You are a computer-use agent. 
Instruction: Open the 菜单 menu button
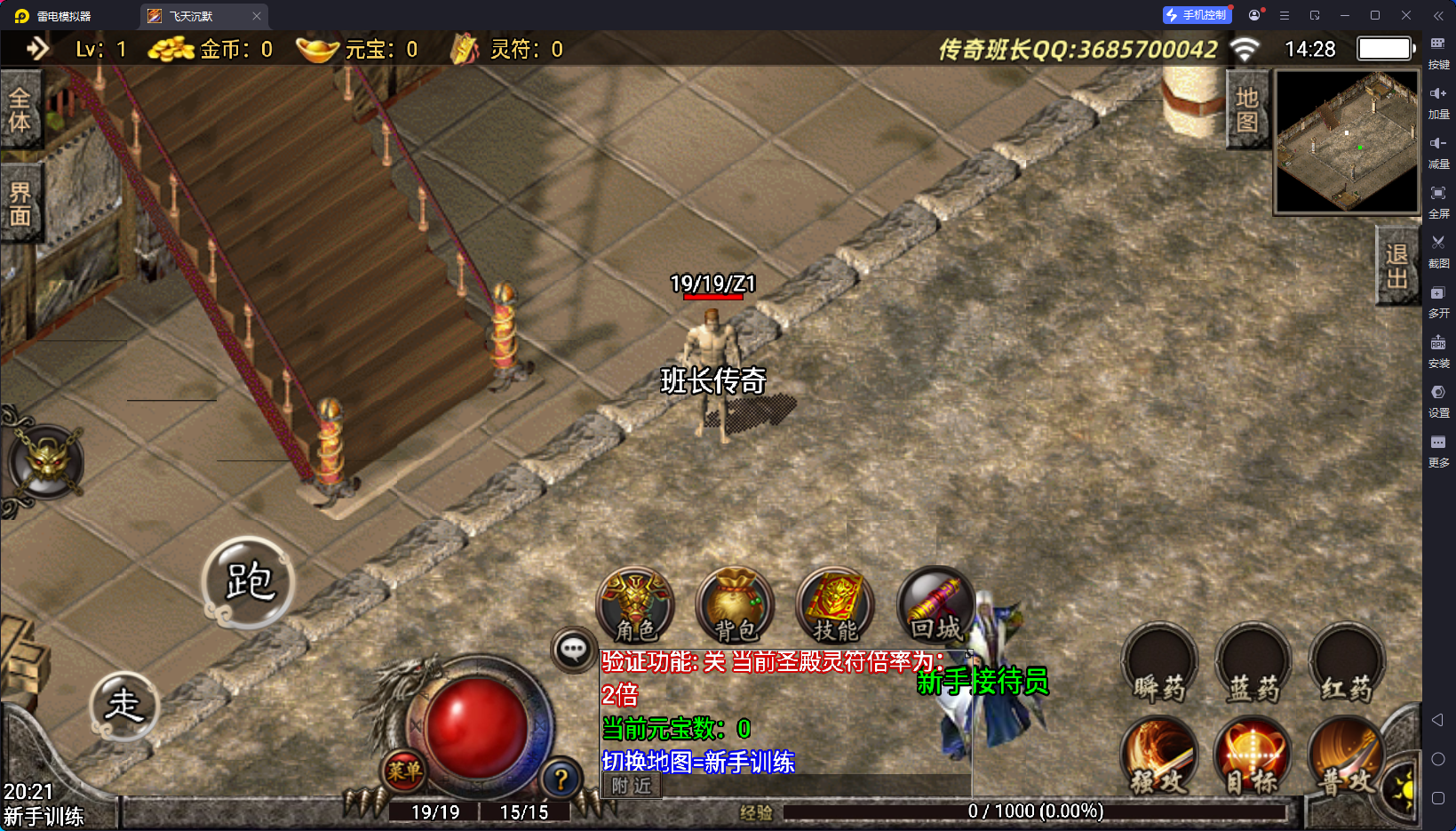[404, 771]
